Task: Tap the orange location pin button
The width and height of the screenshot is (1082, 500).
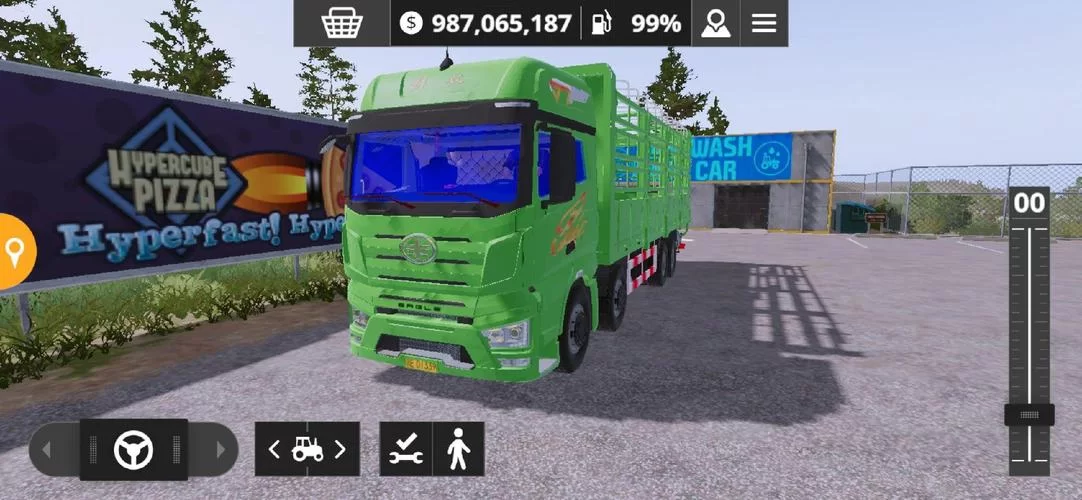Action: (x=15, y=251)
